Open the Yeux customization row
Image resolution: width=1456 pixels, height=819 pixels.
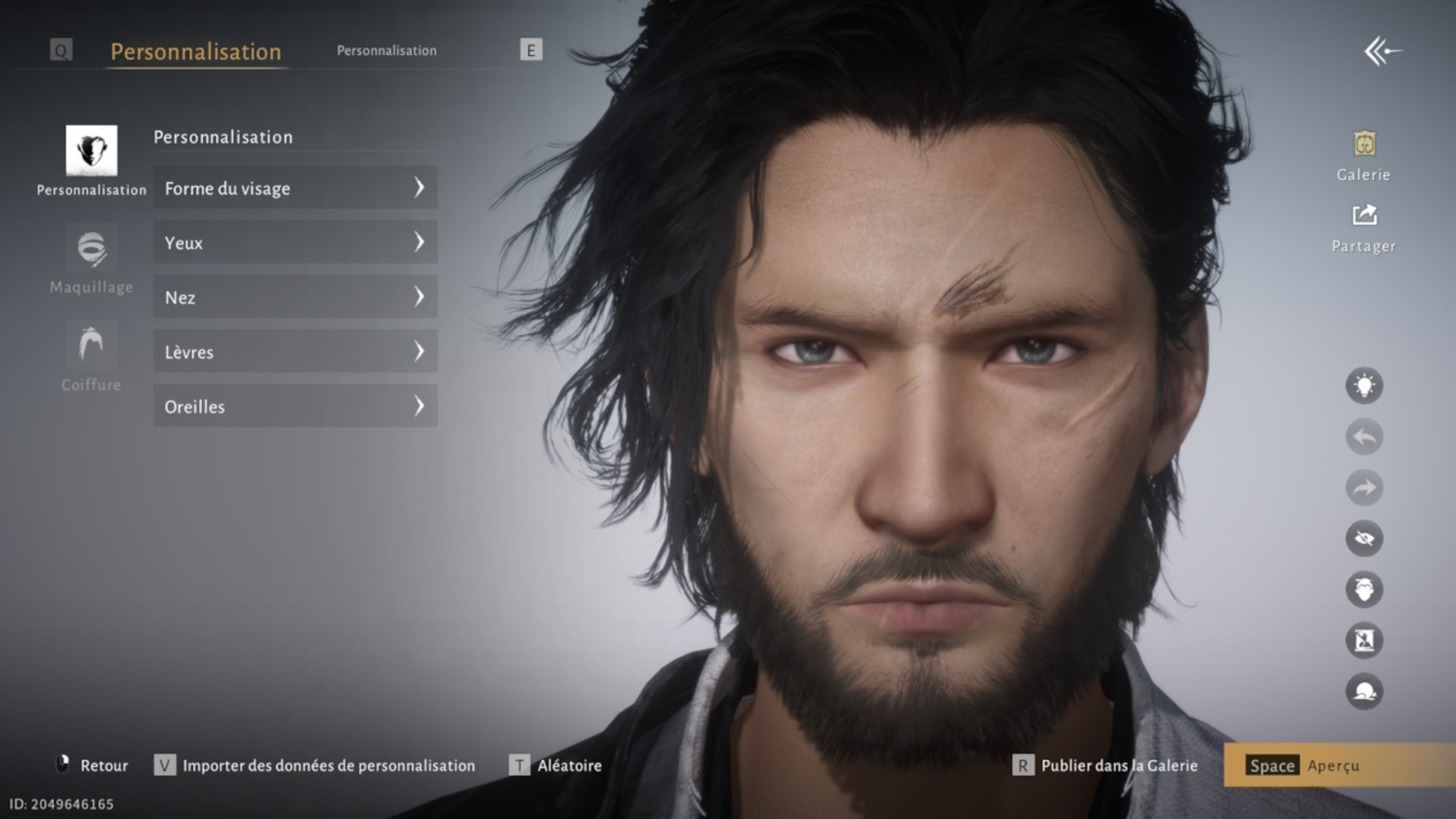pos(295,243)
